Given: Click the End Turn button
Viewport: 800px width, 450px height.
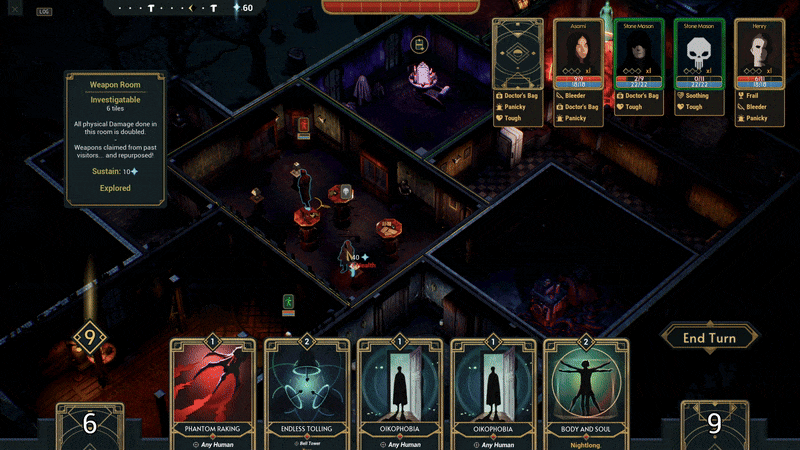Looking at the screenshot, I should [x=709, y=338].
